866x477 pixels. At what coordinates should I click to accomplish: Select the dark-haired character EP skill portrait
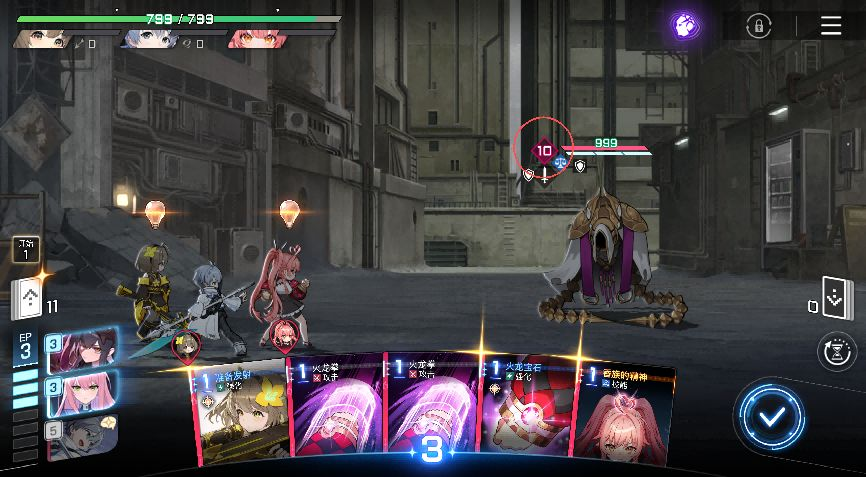tap(84, 351)
